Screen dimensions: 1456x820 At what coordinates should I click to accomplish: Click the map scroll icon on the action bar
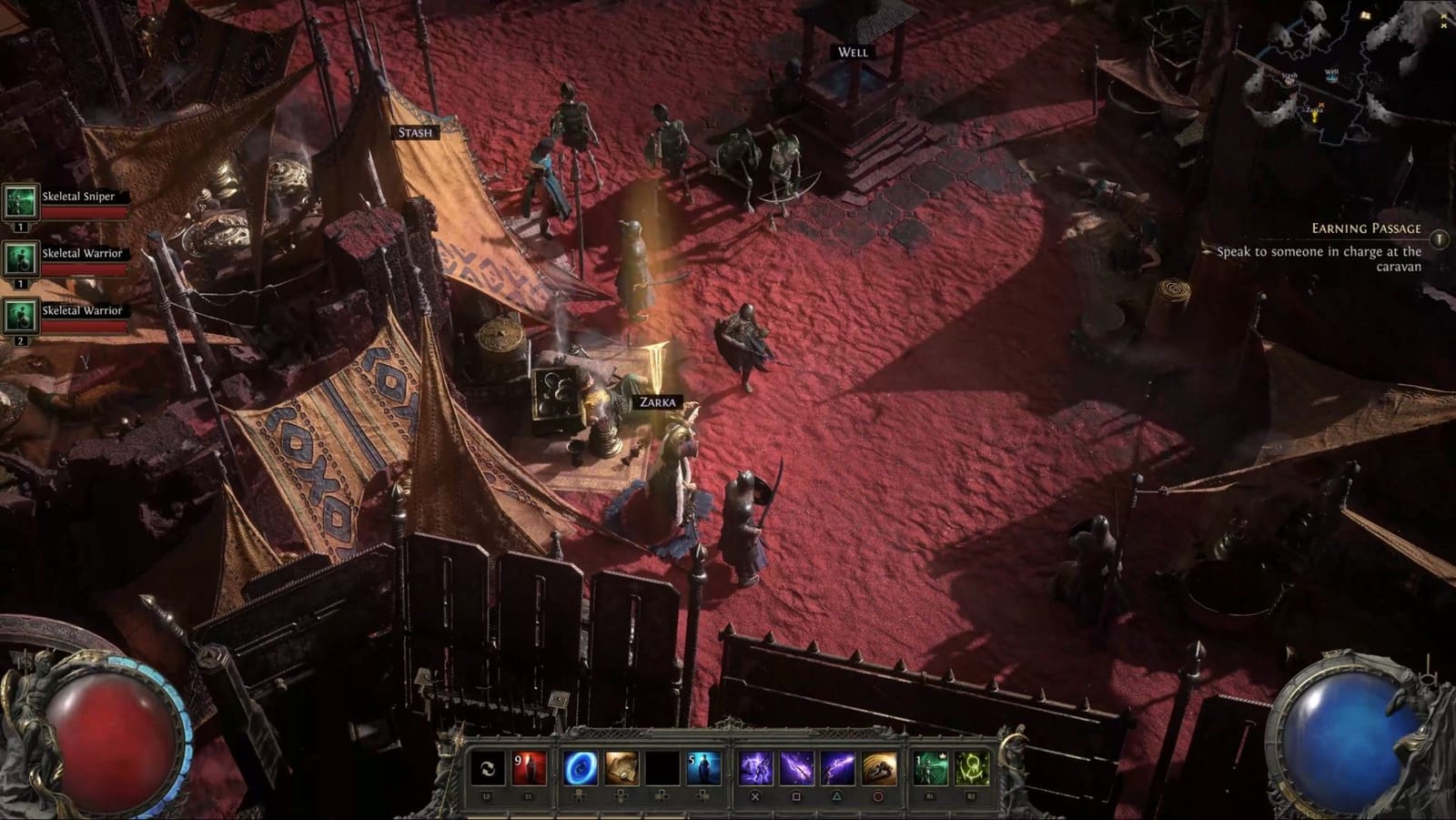tap(620, 769)
